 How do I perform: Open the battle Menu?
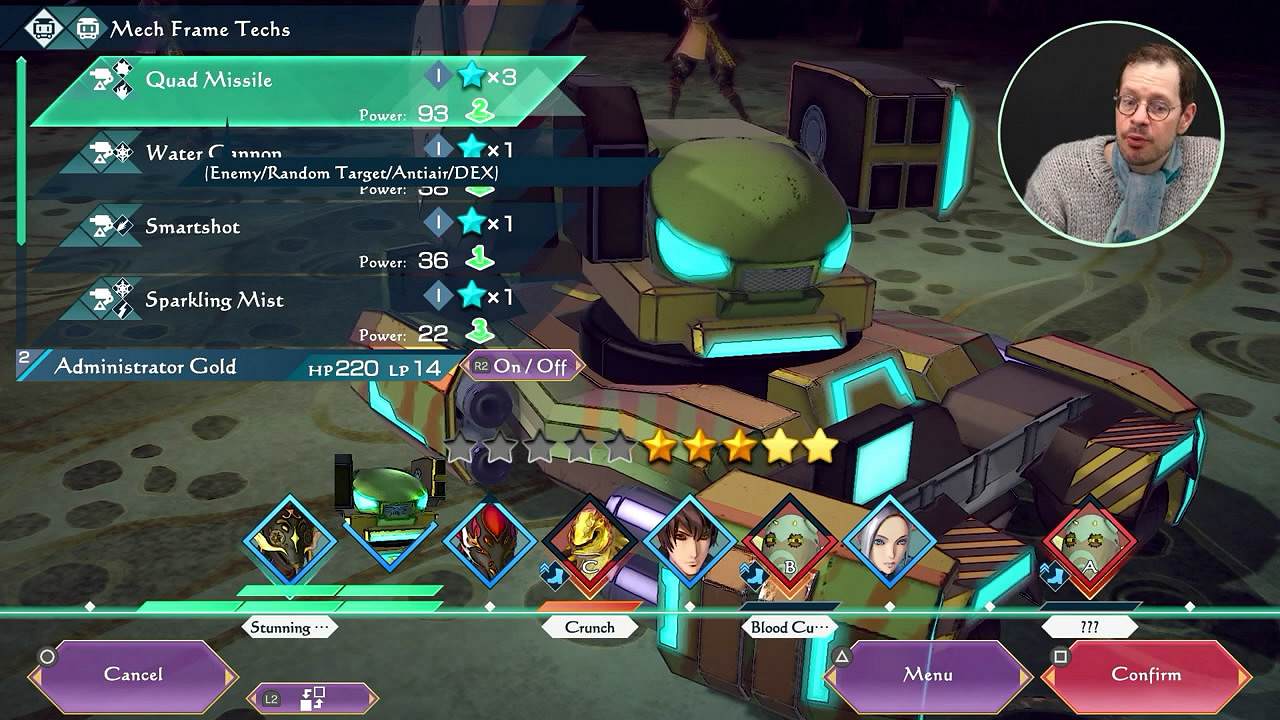pos(927,675)
